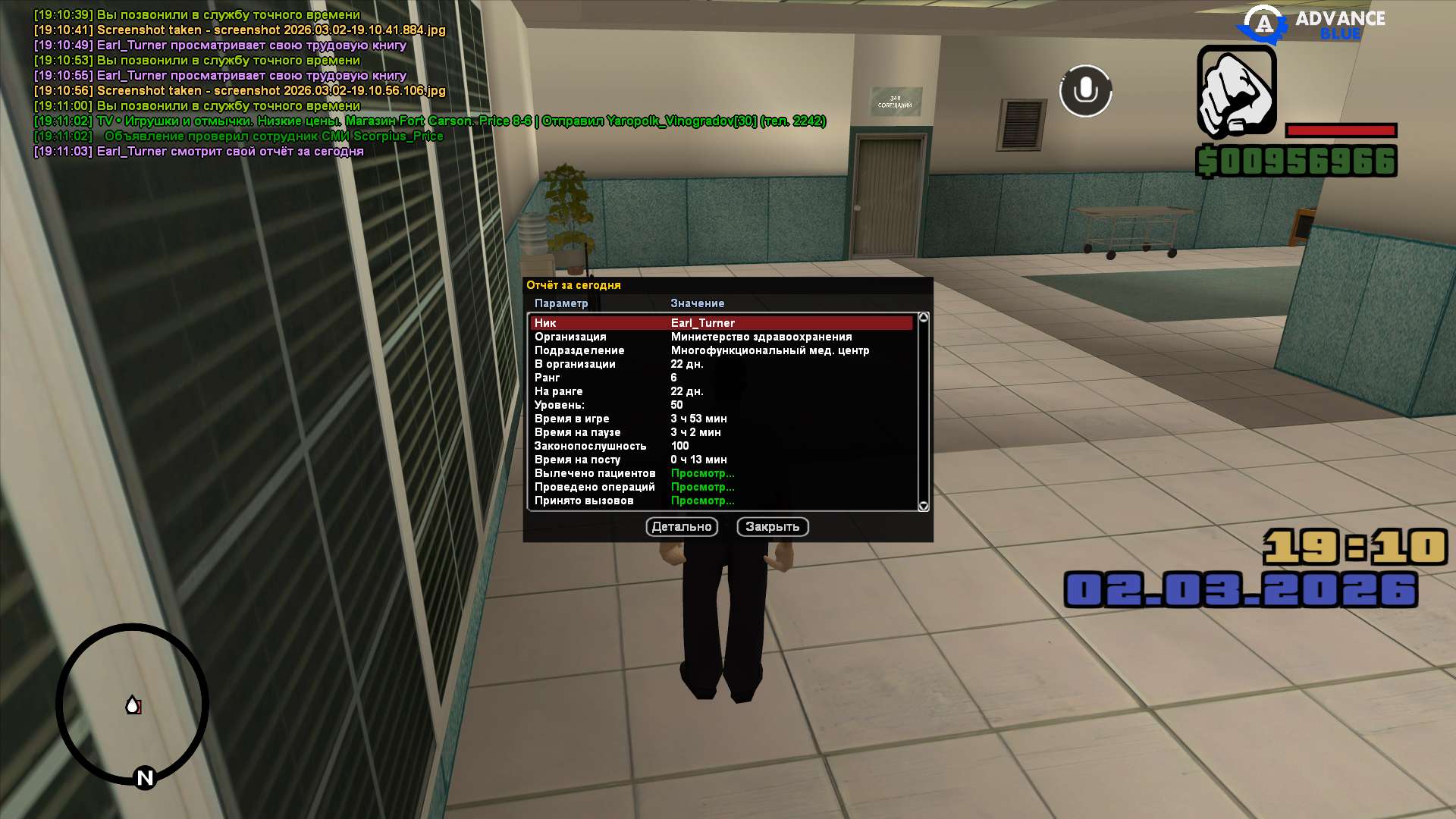Image resolution: width=1456 pixels, height=819 pixels.
Task: Choose the Время на паузе row
Action: (720, 432)
